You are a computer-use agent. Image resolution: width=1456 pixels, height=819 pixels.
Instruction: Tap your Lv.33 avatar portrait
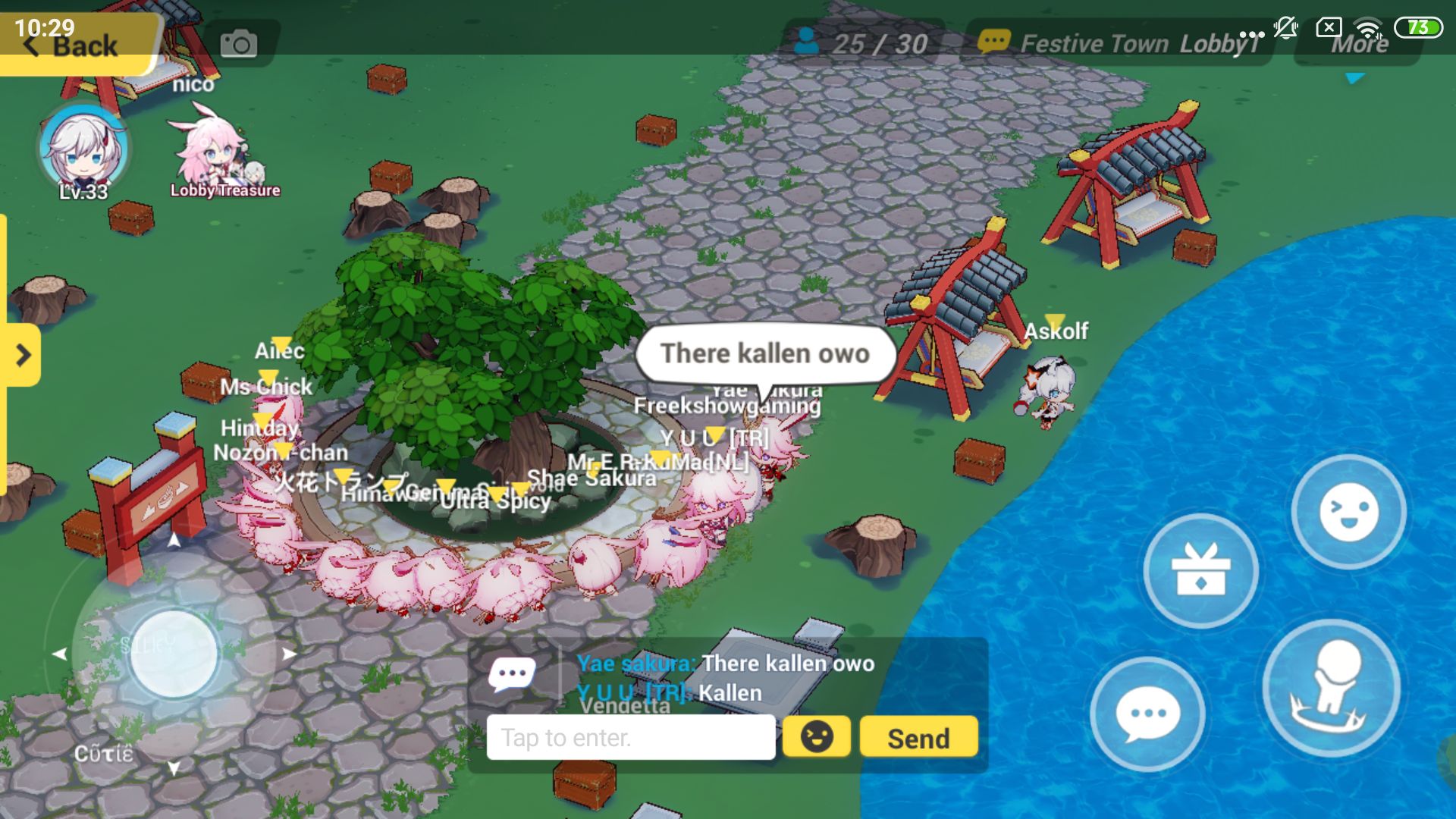click(82, 152)
